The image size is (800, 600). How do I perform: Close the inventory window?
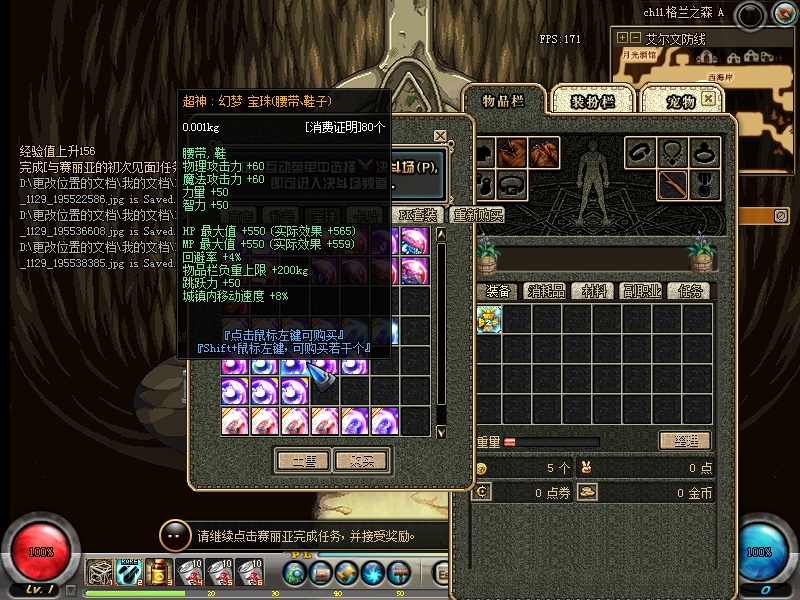point(709,99)
